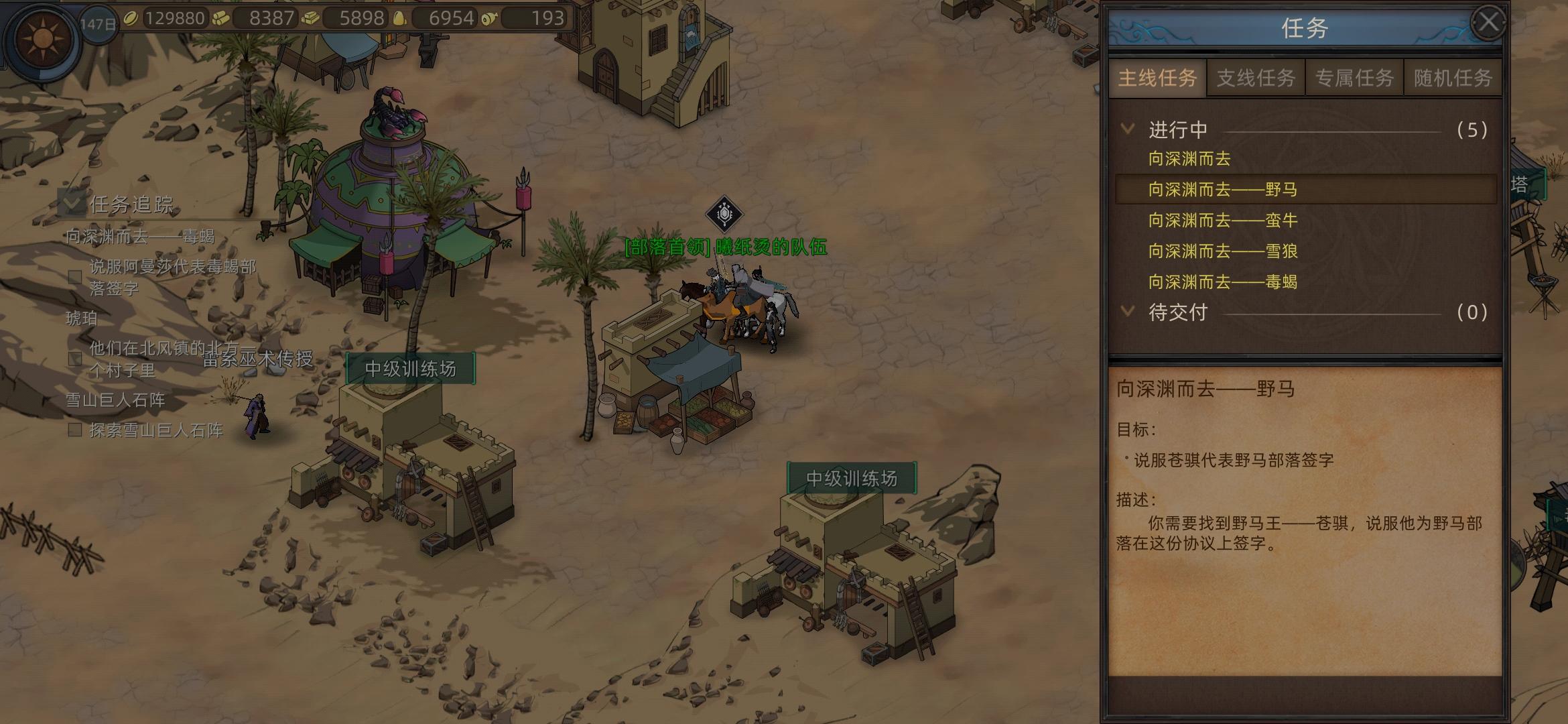Screen dimensions: 1568x724
Task: Open the 中级训练场 beside the palm trees
Action: (410, 369)
